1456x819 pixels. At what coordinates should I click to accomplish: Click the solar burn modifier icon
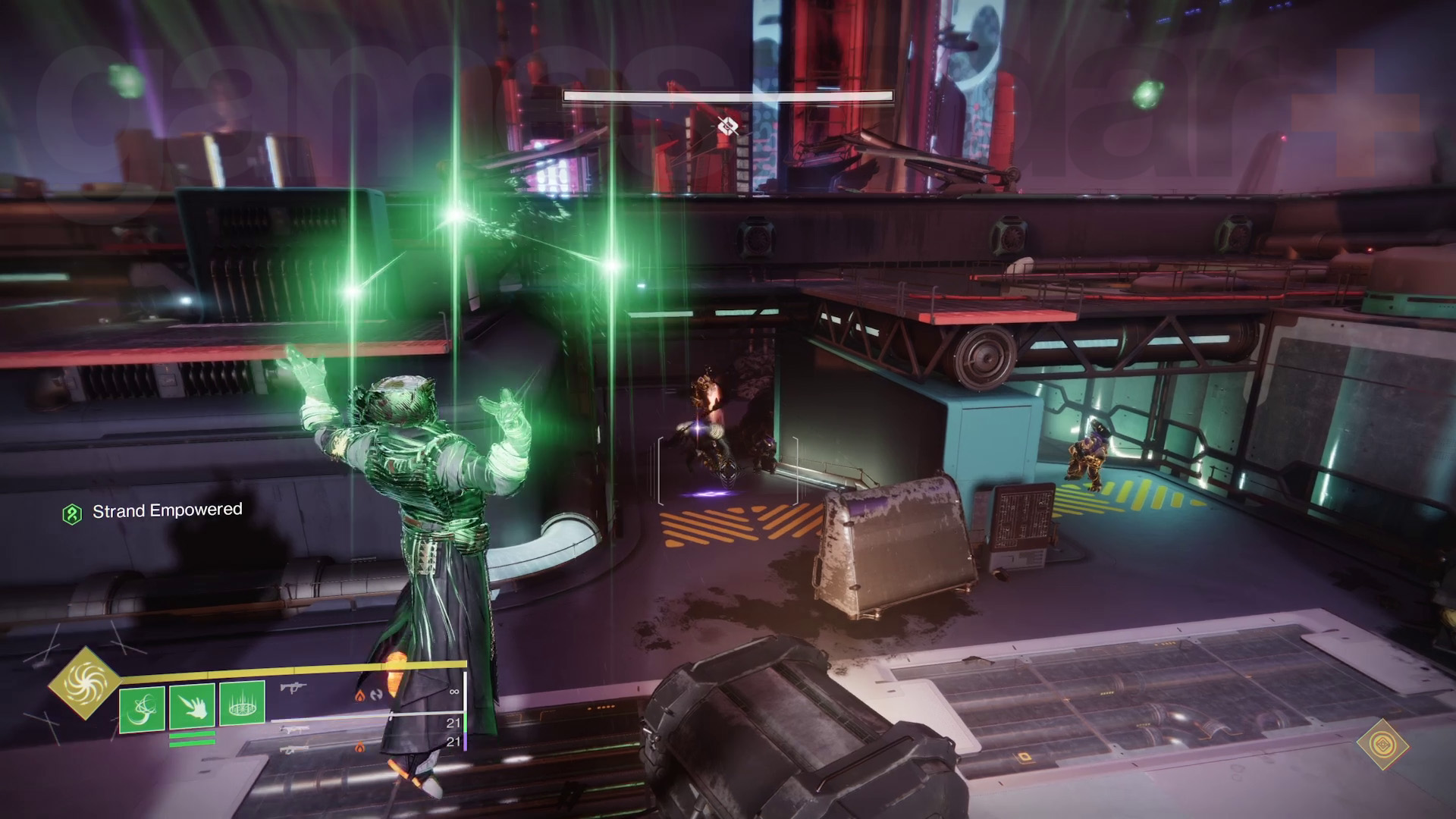359,695
